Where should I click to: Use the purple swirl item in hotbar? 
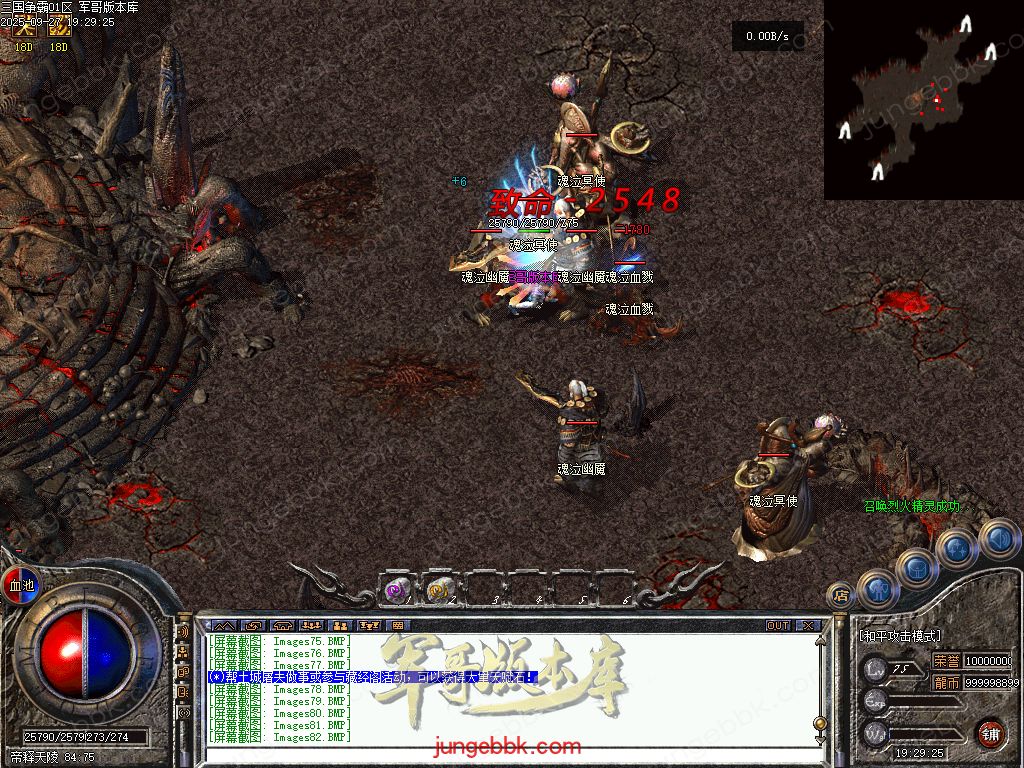(x=398, y=591)
